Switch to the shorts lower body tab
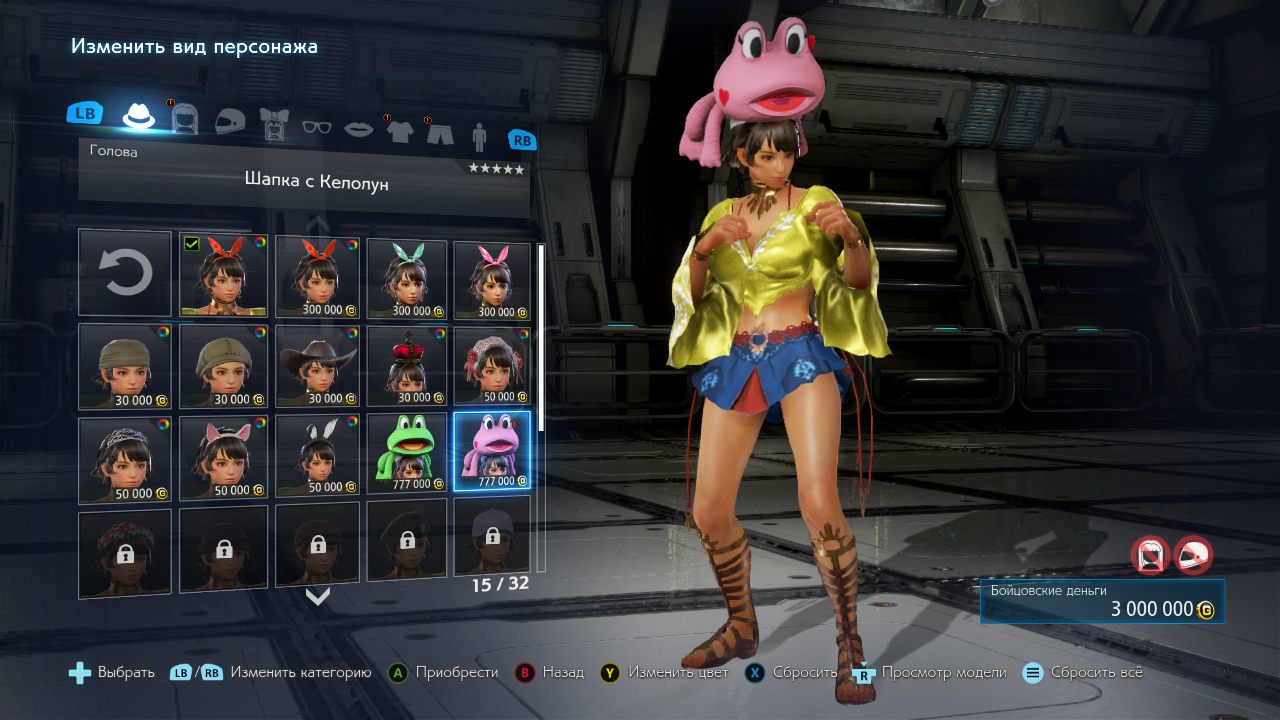Screen dimensions: 1280x720 [x=440, y=133]
